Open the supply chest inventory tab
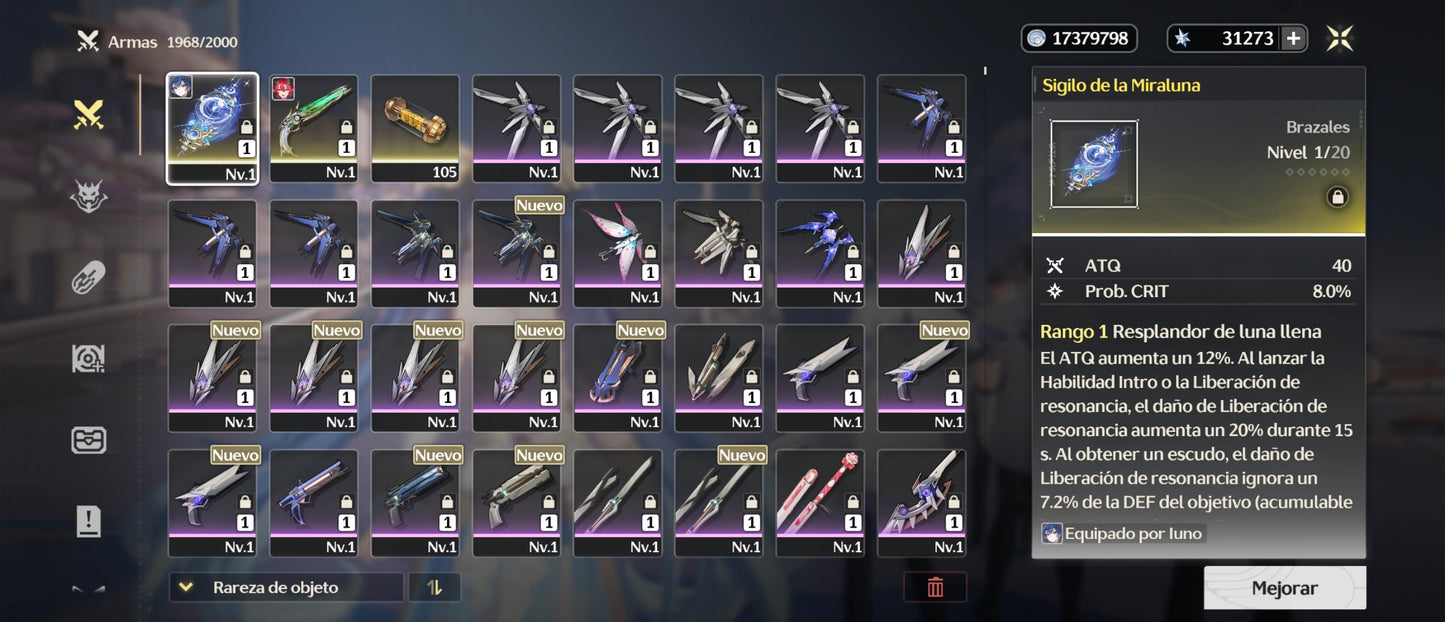Viewport: 1445px width, 622px height. [89, 440]
